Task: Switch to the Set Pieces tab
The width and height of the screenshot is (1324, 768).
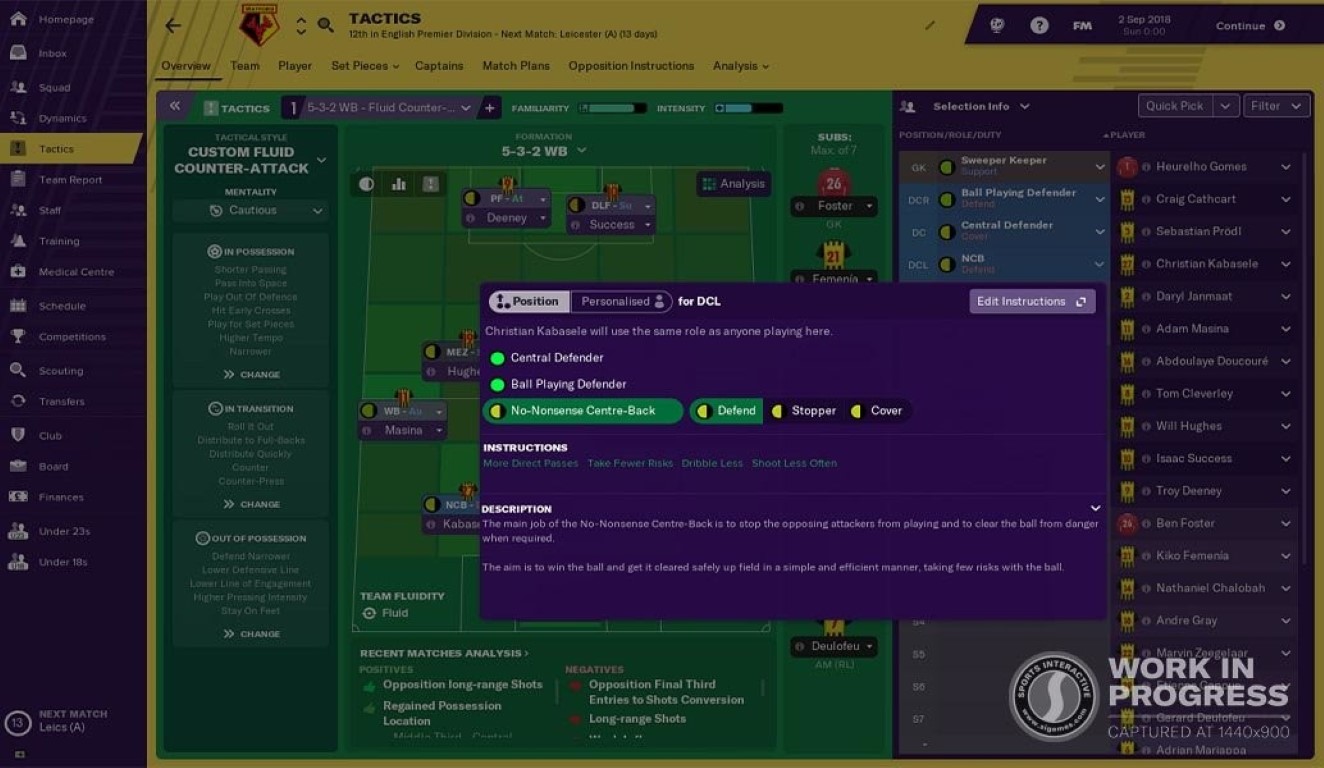Action: pos(364,66)
